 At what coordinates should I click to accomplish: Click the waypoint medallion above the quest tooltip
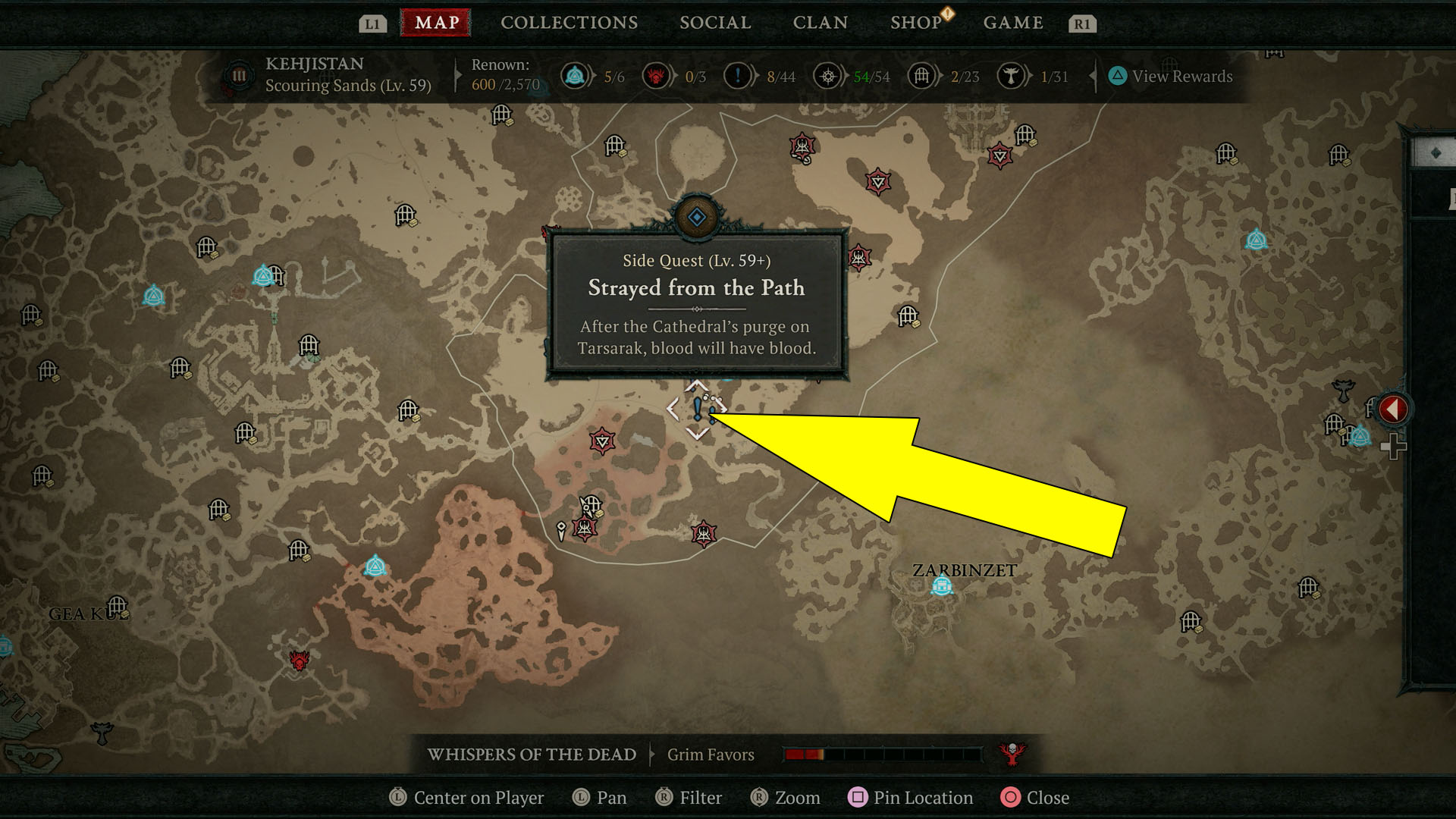click(x=698, y=217)
